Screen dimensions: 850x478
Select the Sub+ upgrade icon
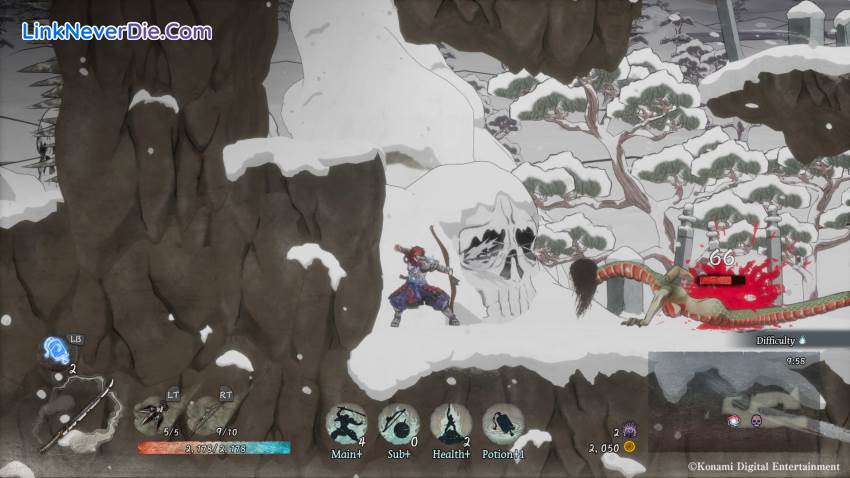click(398, 424)
